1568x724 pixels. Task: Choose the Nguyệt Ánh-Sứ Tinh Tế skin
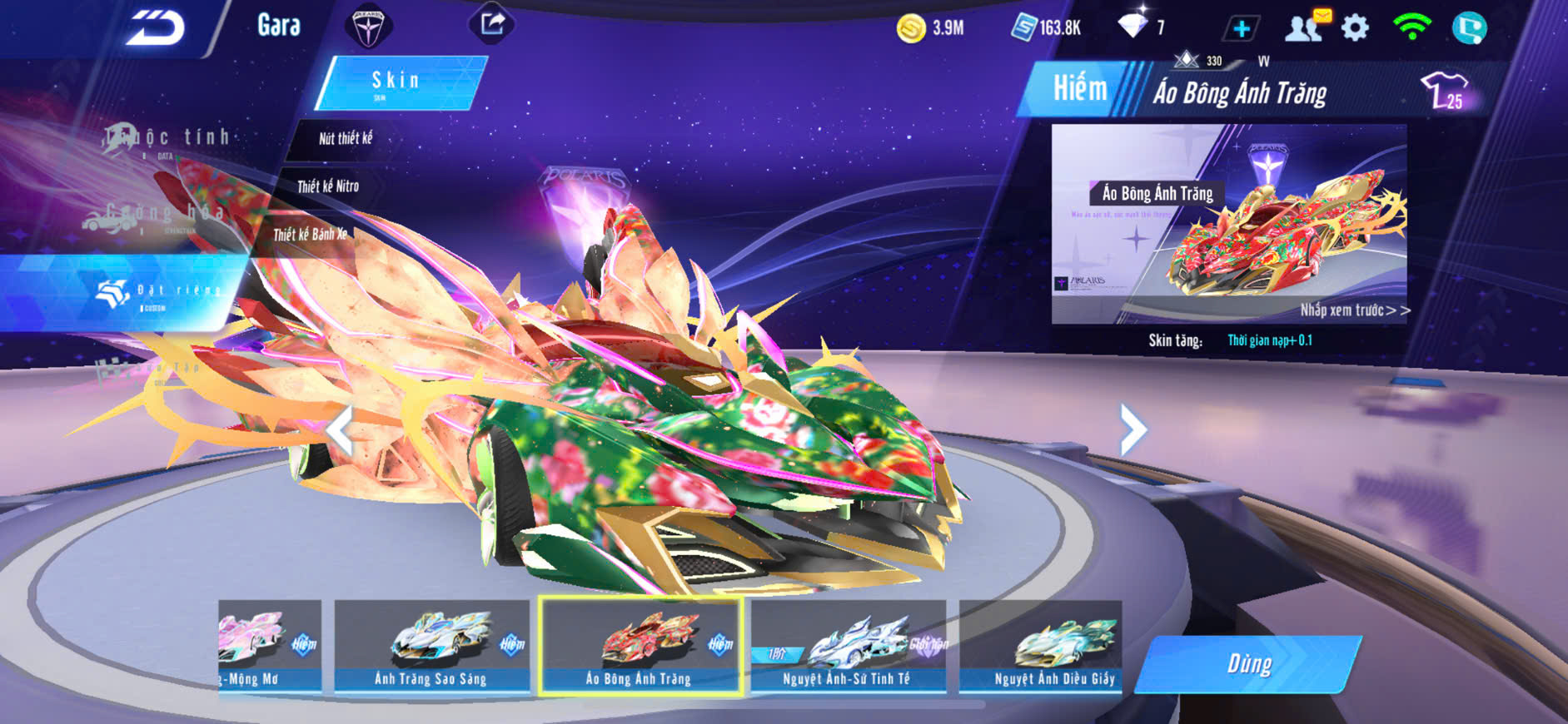848,646
